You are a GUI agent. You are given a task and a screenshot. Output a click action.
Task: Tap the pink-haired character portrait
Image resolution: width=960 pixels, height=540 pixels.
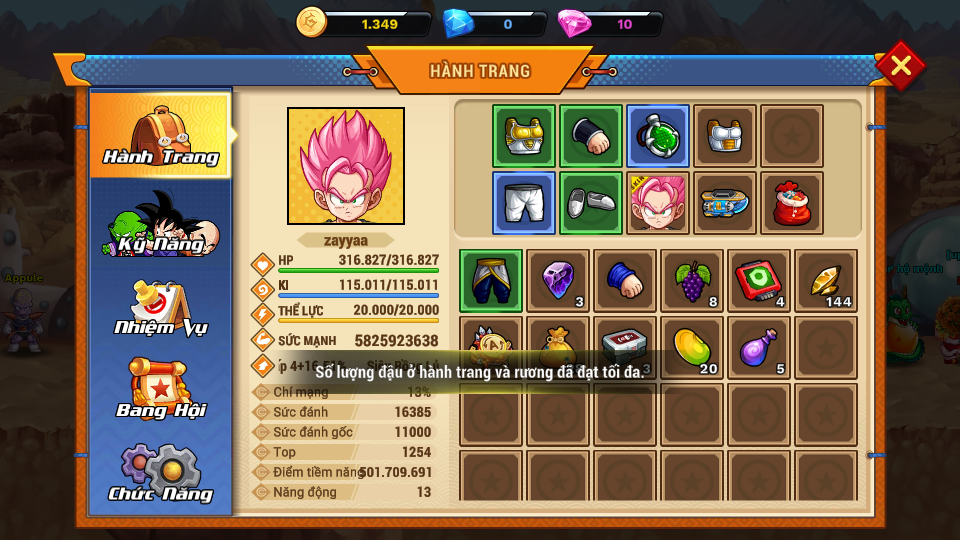click(346, 166)
